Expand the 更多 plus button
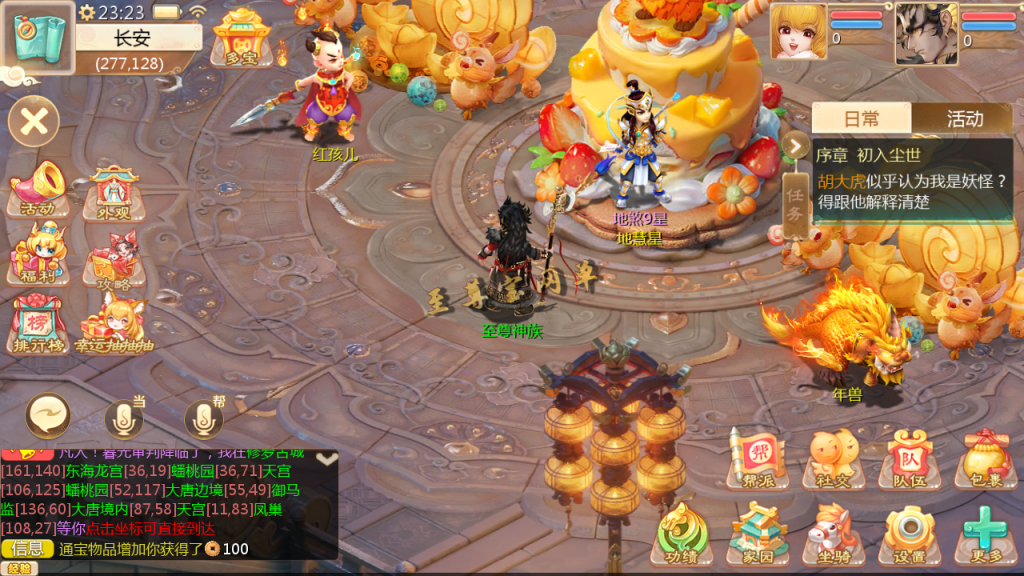This screenshot has width=1024, height=576. [985, 533]
